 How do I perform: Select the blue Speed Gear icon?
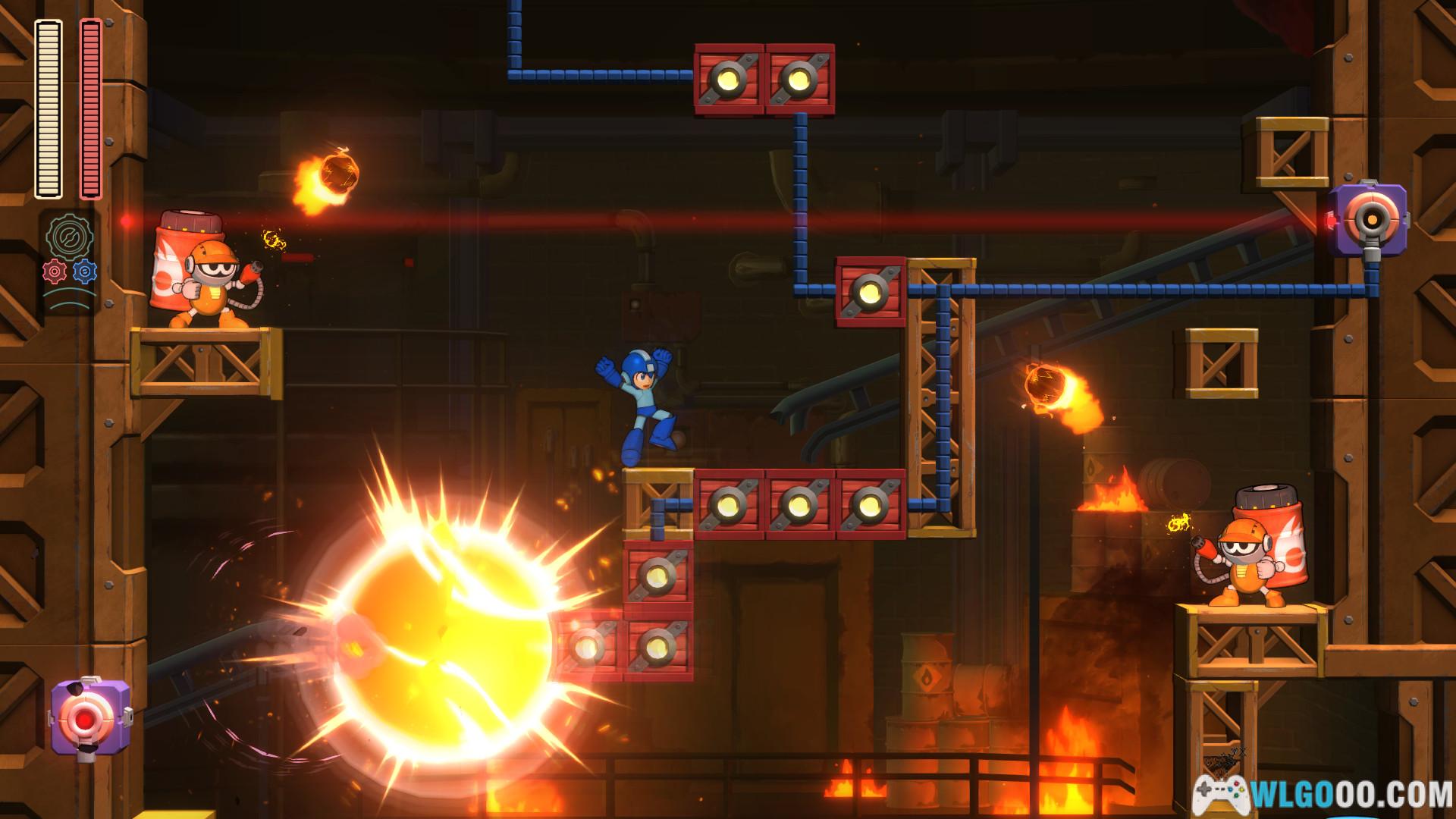point(83,271)
